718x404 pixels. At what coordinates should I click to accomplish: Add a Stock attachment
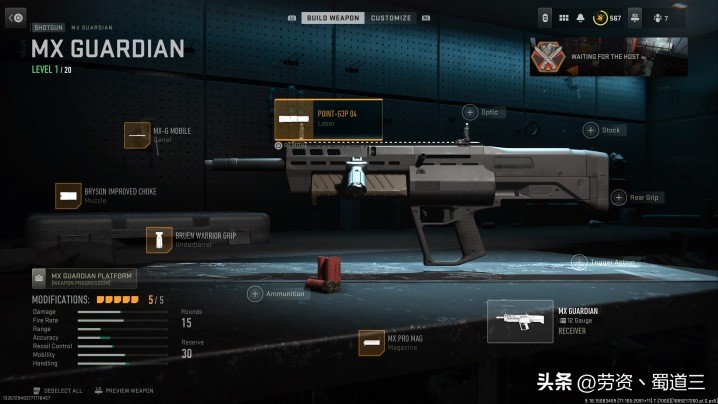click(x=590, y=130)
